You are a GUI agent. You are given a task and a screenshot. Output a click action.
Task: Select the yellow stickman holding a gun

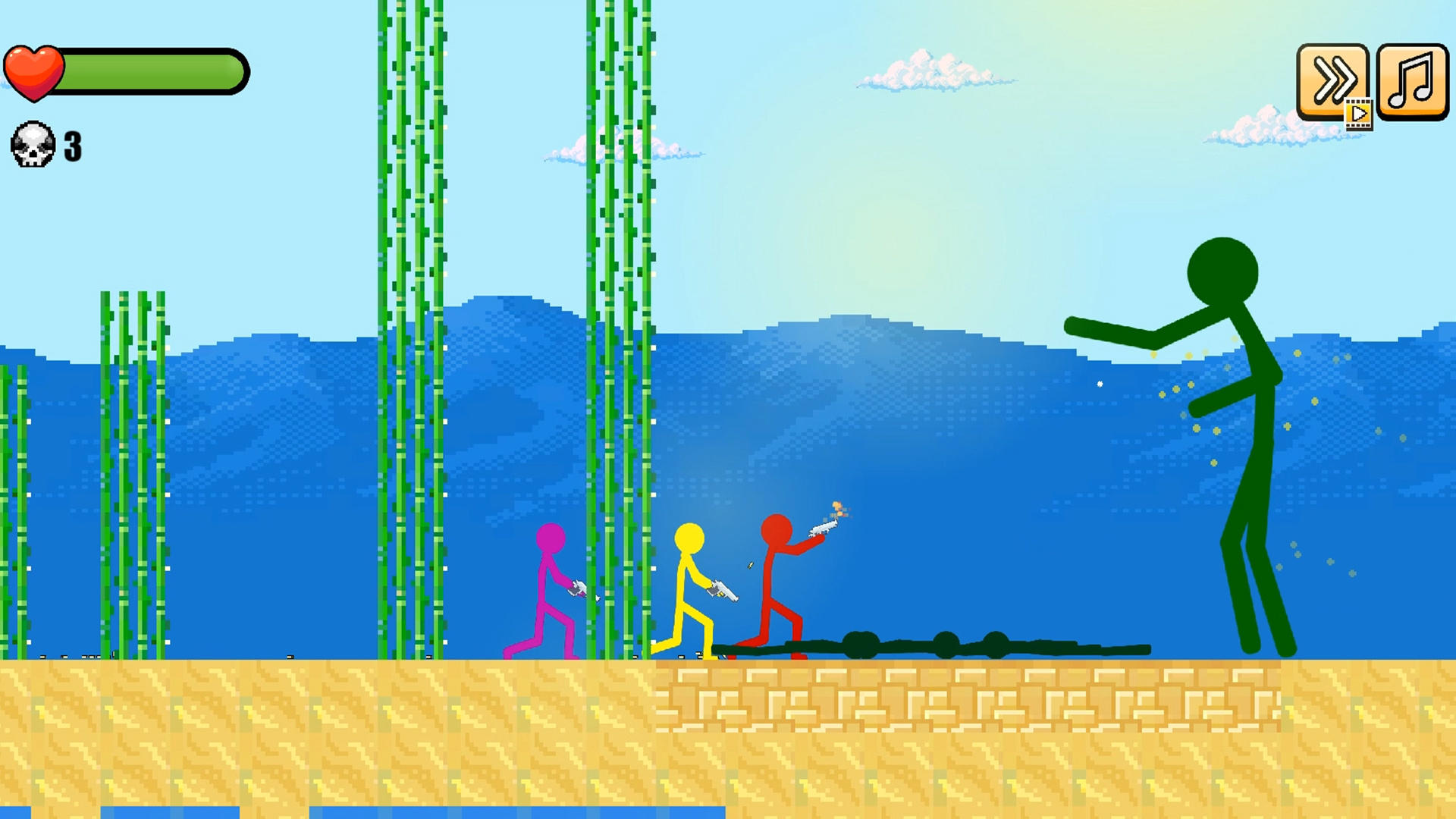(x=690, y=576)
